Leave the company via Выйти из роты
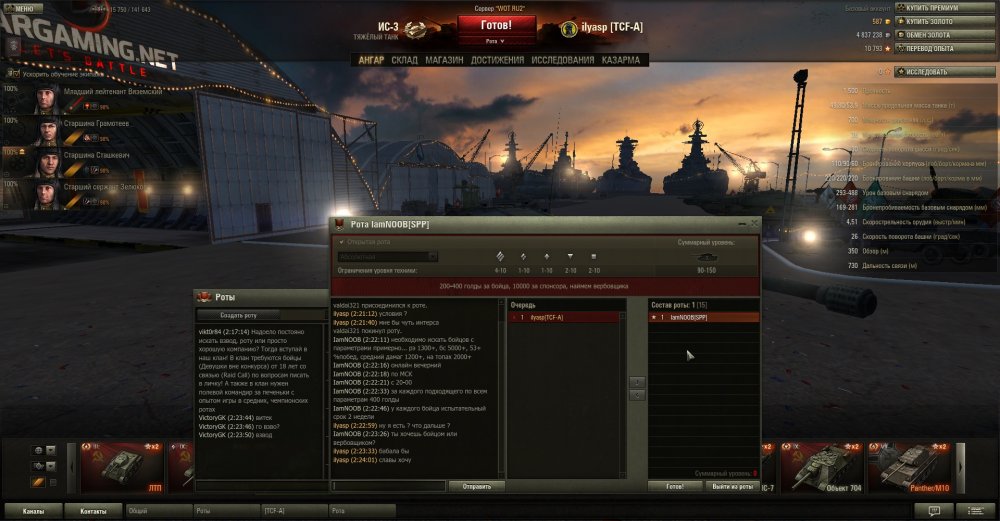This screenshot has height=521, width=1000. click(733, 486)
